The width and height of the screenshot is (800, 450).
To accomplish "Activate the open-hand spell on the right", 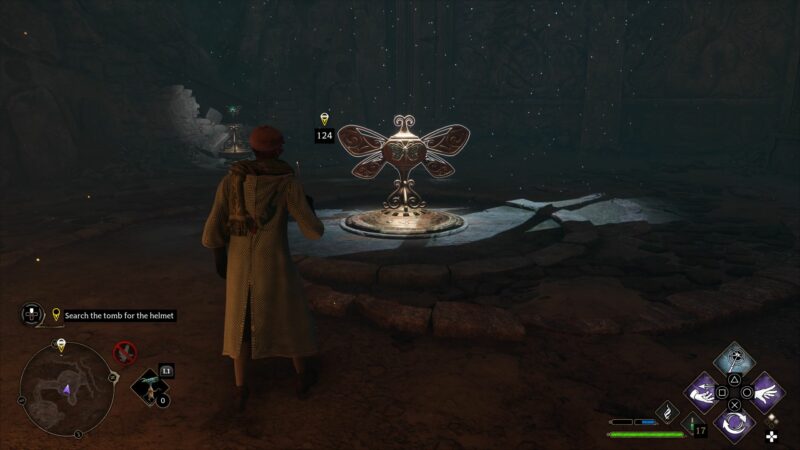I will 767,391.
